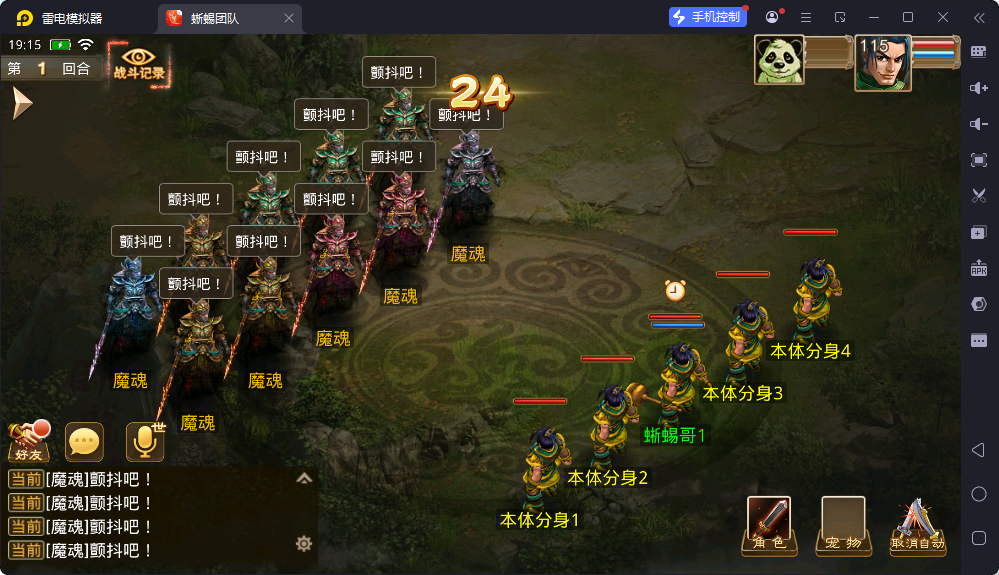Viewport: 999px width, 575px height.
Task: Open the battle record (战斗记录)
Action: click(139, 62)
